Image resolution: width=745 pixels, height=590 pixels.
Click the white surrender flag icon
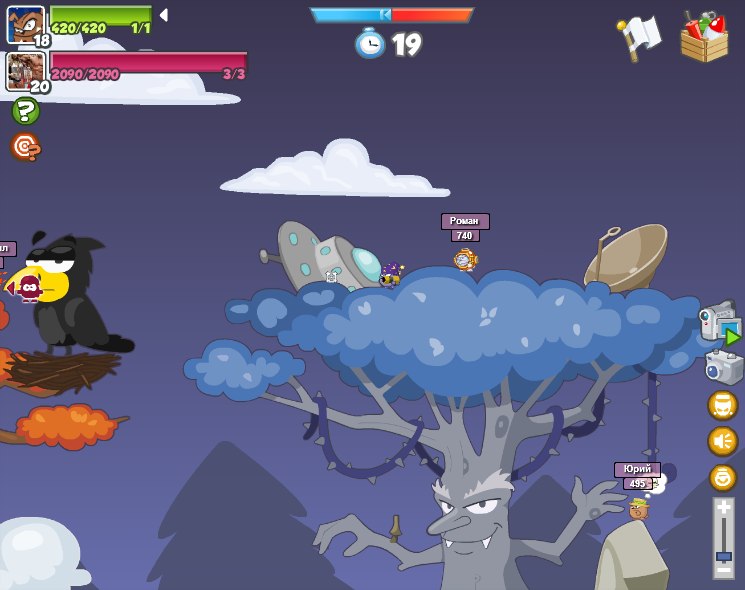tap(639, 38)
